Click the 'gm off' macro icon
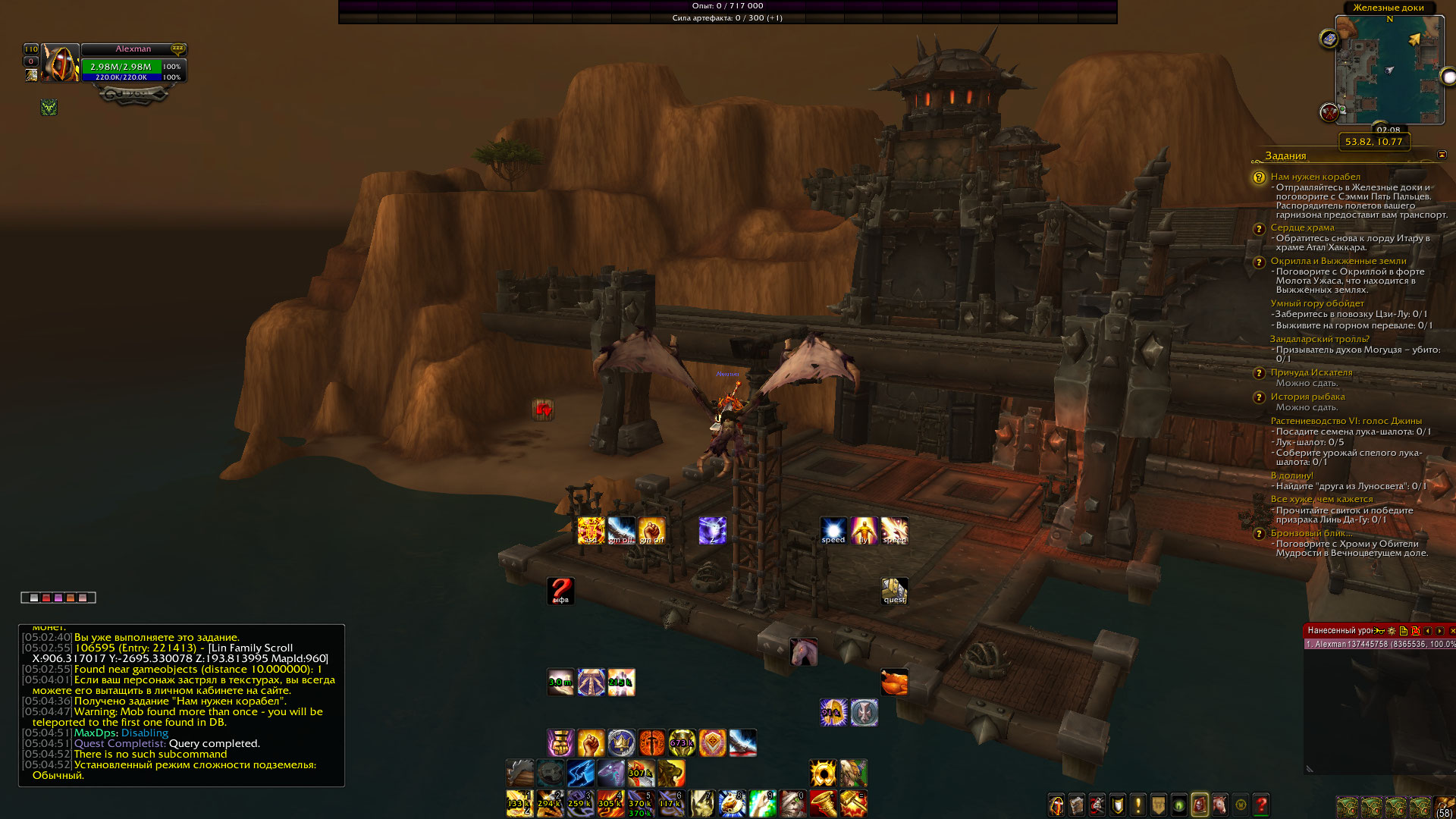This screenshot has height=819, width=1456. (621, 530)
